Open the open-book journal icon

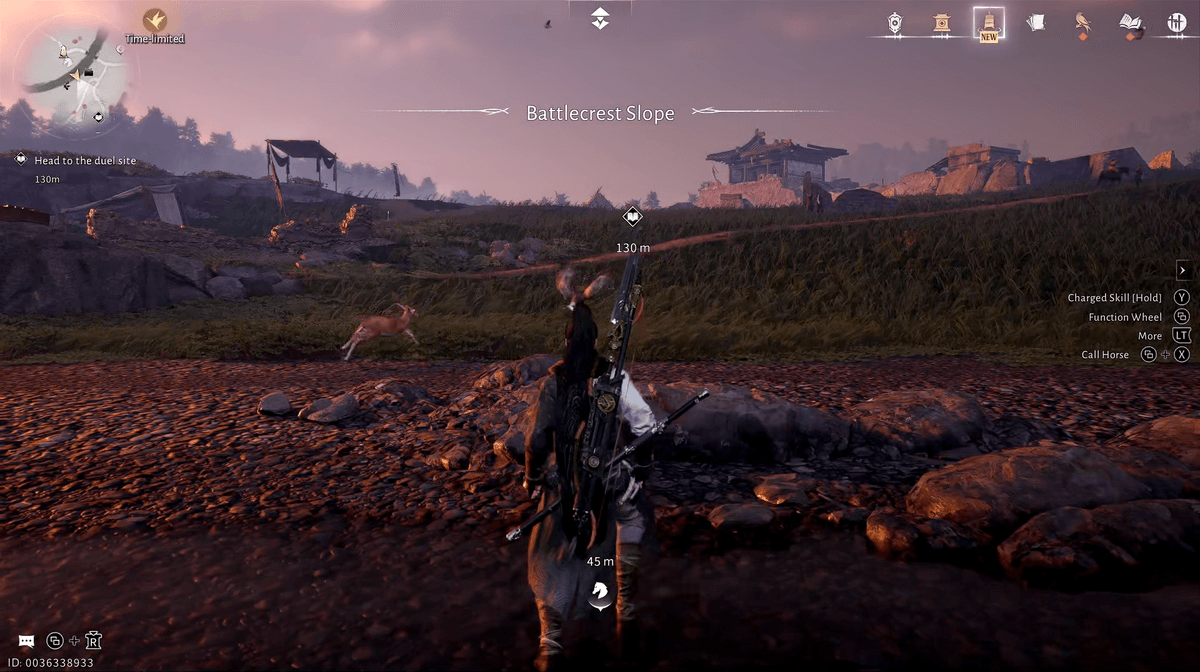[1131, 22]
